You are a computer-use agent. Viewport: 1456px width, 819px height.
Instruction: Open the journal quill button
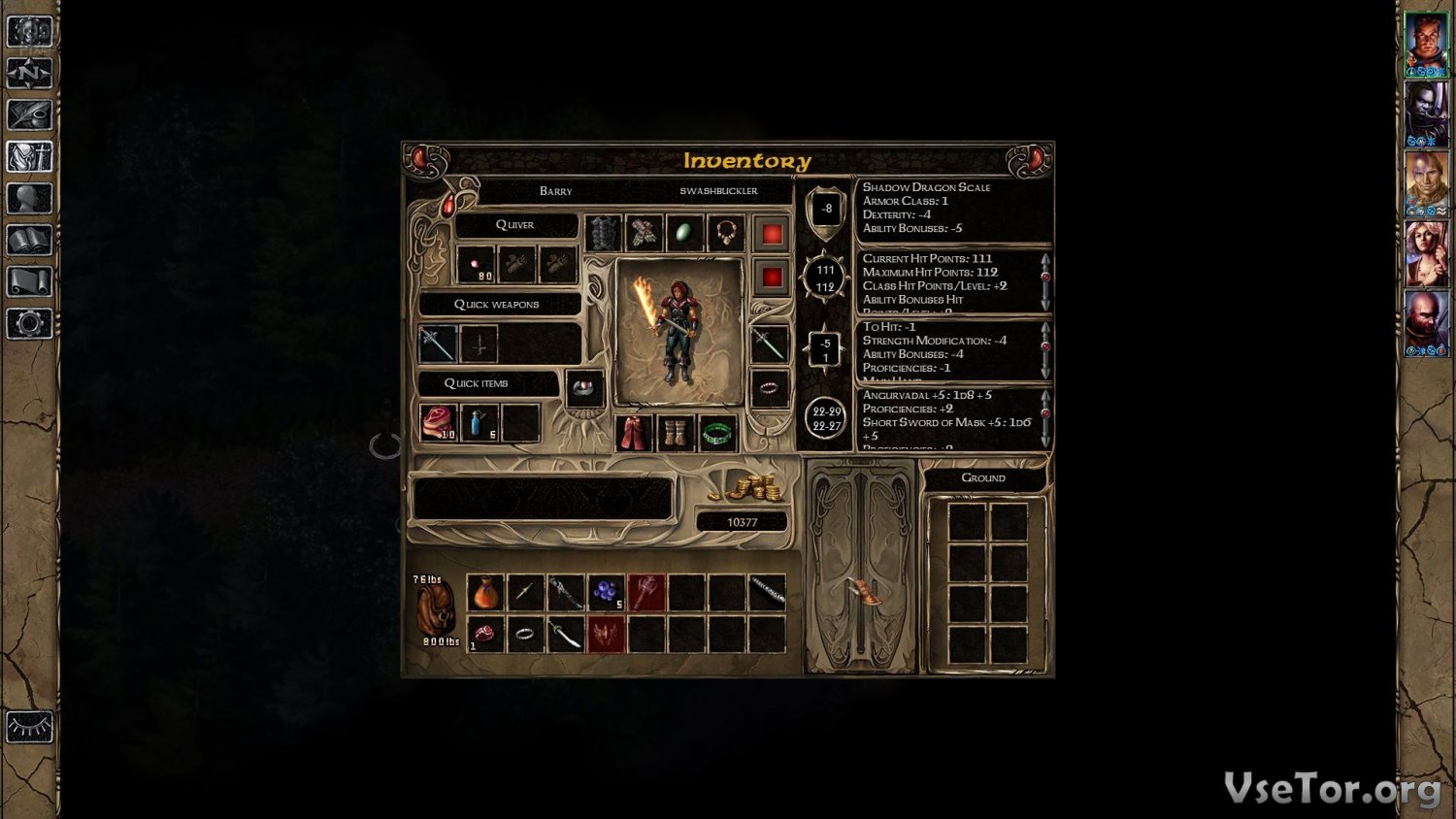[x=29, y=115]
